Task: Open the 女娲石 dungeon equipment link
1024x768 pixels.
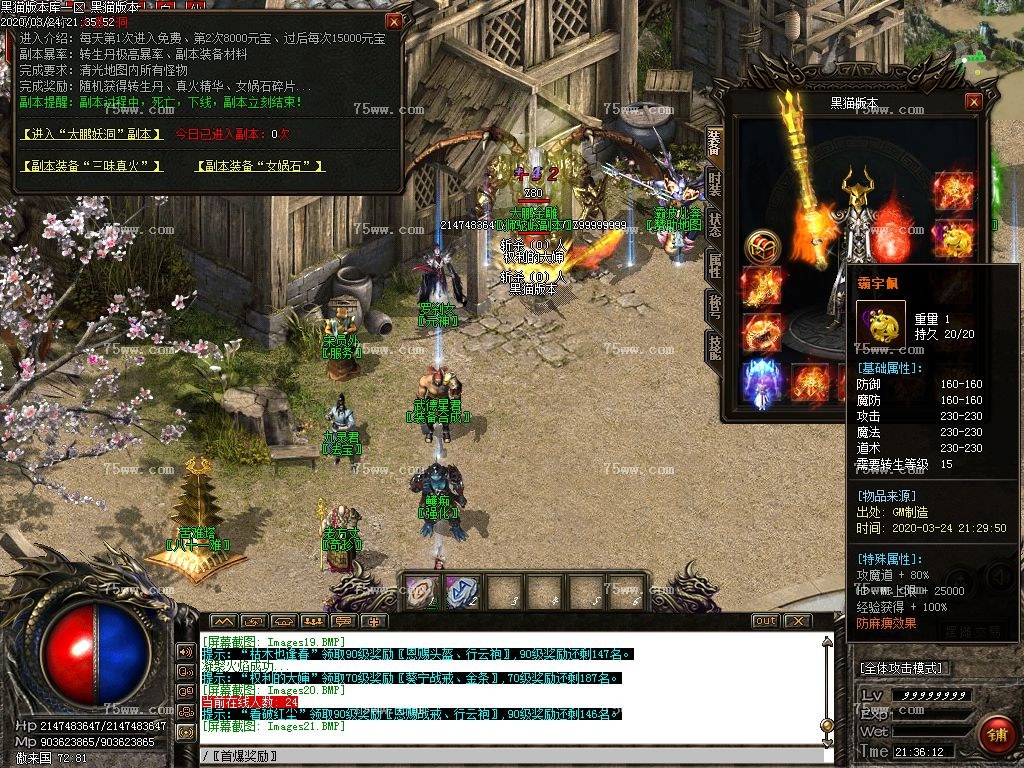Action: coord(260,166)
